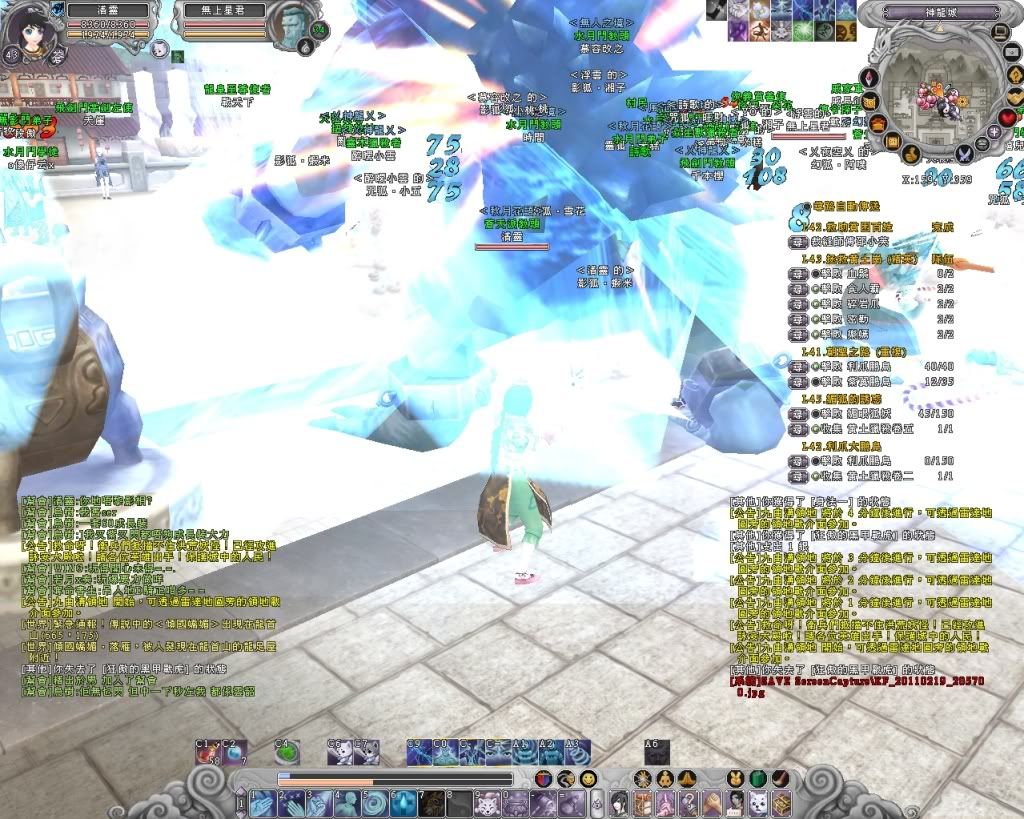
Task: Open the dark-haired character menu icon
Action: [x=619, y=802]
